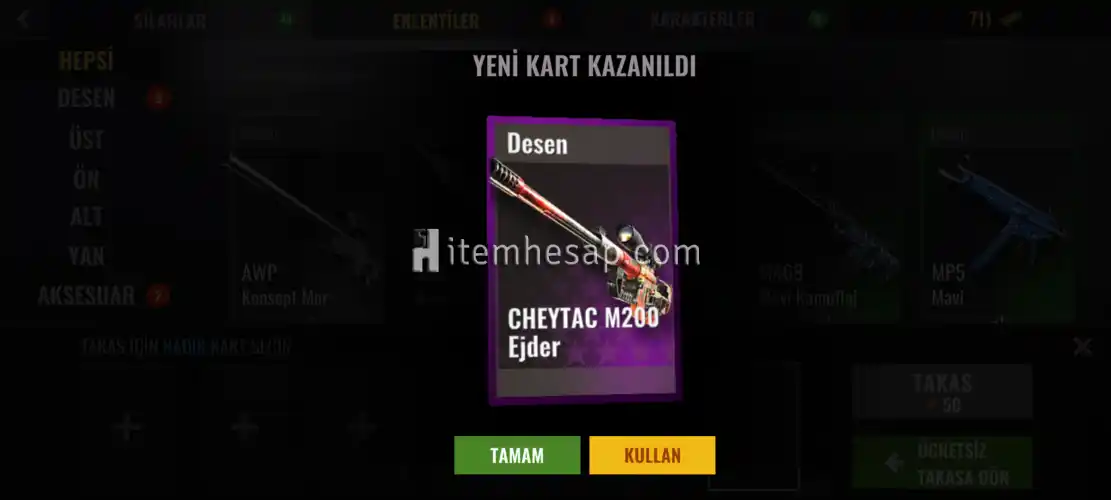Open the EKLENTİLER tab
This screenshot has height=500, width=1111.
tap(435, 20)
